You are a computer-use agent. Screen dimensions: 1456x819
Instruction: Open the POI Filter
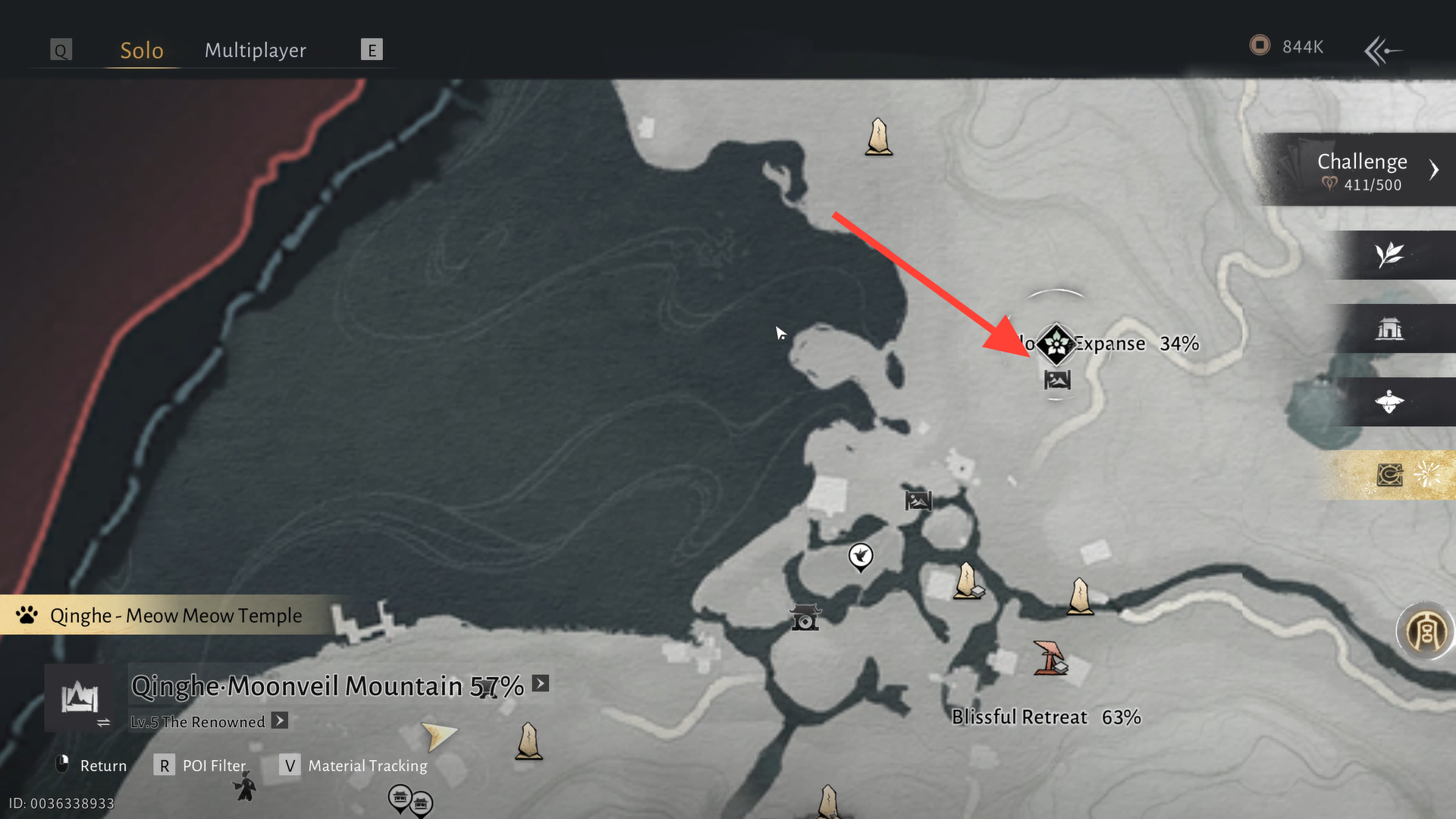coord(200,765)
